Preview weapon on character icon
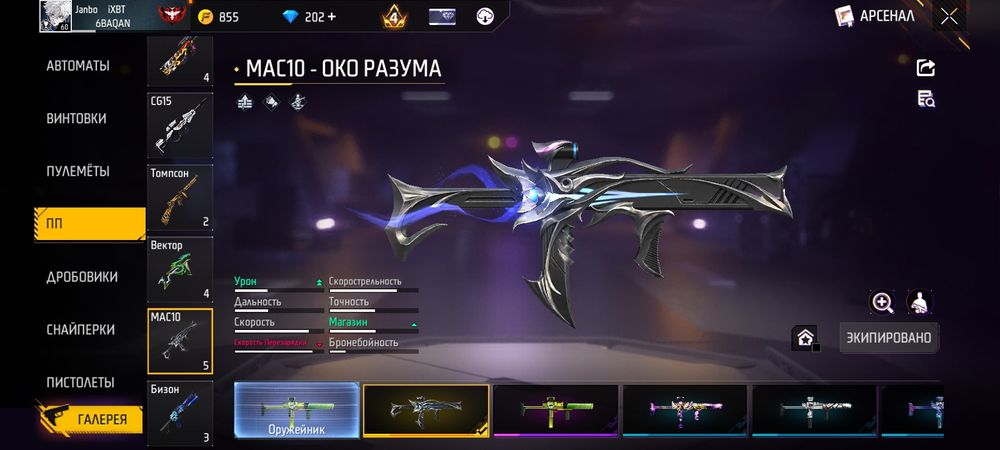This screenshot has width=1000, height=450. pos(919,302)
